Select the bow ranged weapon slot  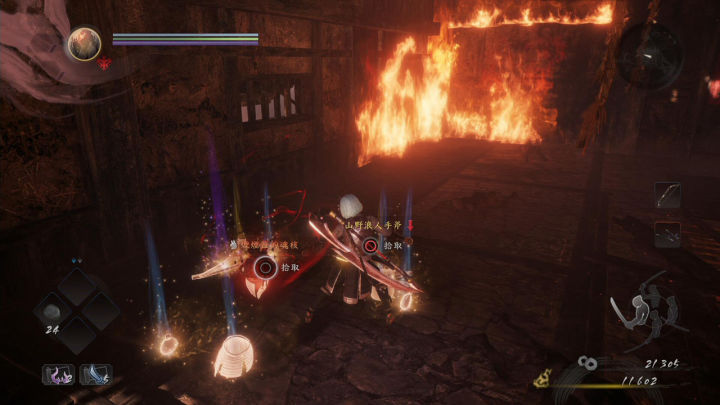tap(667, 195)
